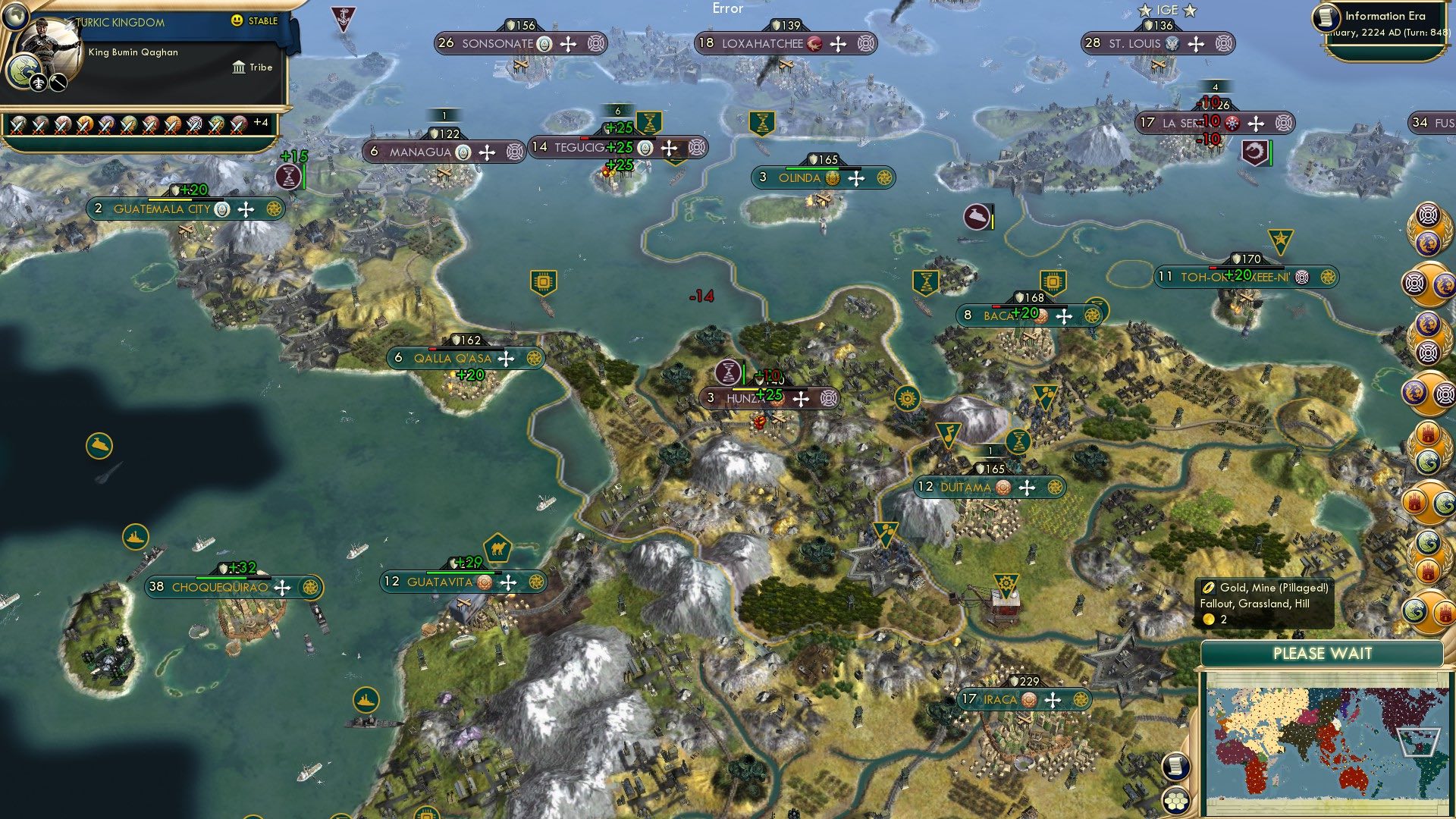1456x819 pixels.
Task: Switch to strategic view via the hex icon
Action: click(1175, 801)
